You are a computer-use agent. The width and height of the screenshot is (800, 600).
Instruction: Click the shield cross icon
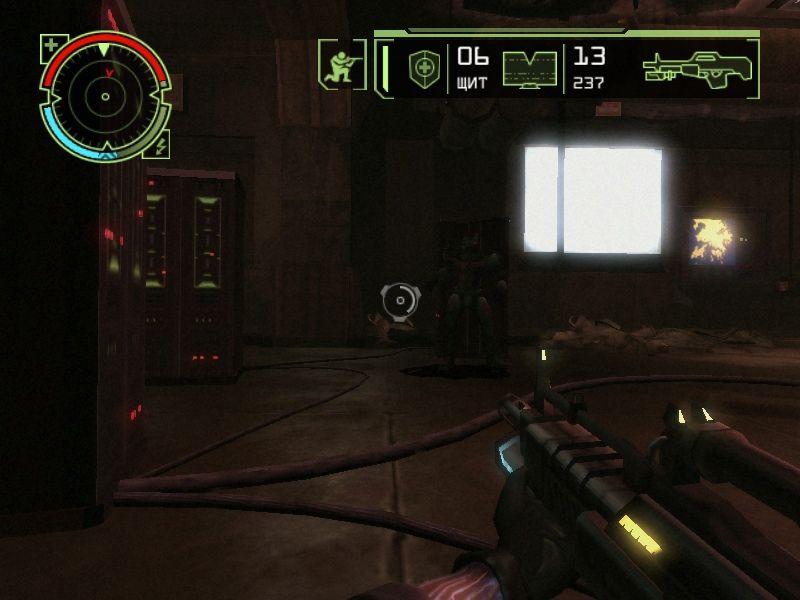424,68
